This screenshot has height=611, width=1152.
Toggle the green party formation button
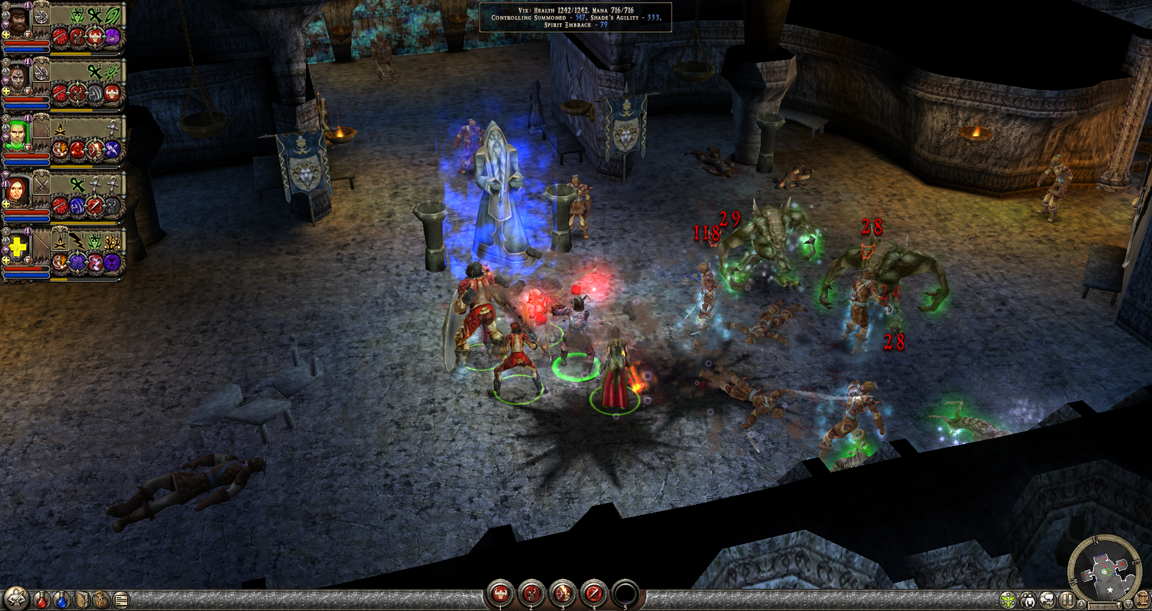1008,600
